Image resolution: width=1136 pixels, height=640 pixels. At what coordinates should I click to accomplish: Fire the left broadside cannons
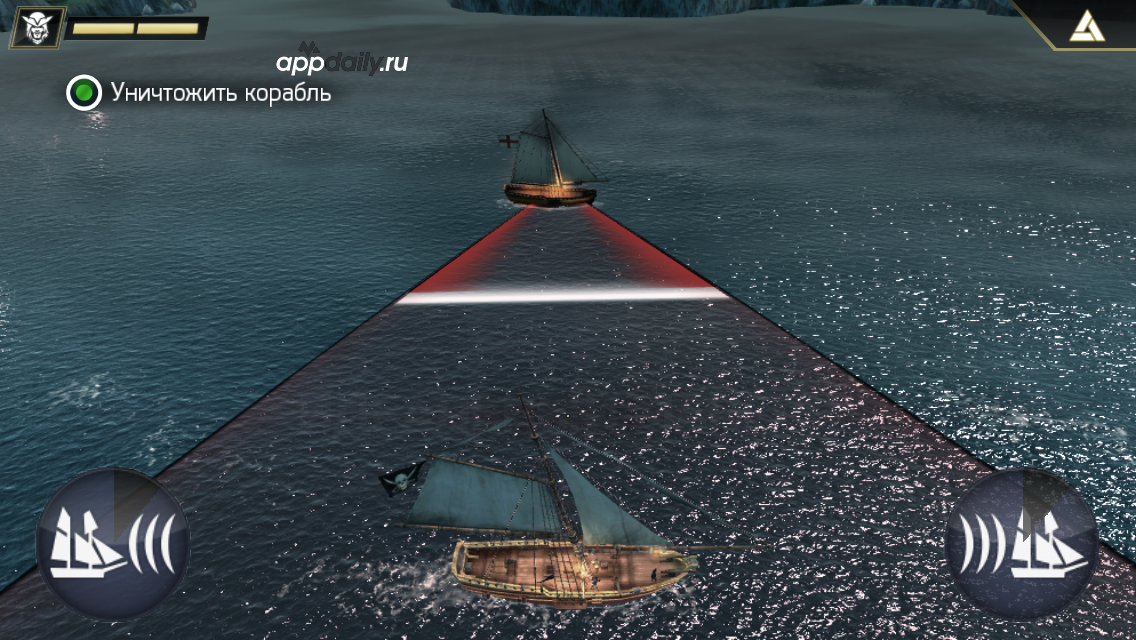coord(112,545)
